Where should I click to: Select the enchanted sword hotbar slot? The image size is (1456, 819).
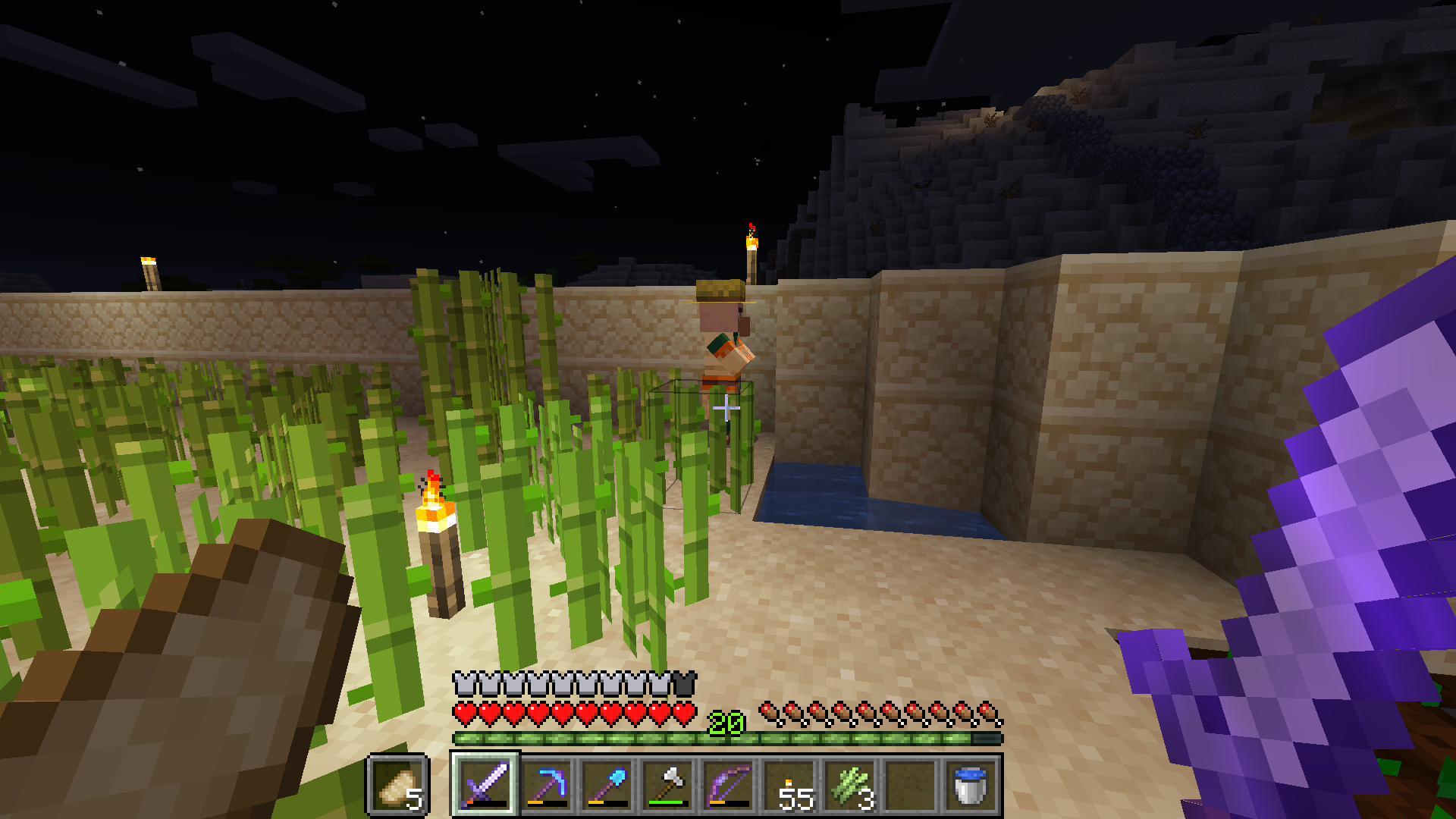click(x=485, y=785)
